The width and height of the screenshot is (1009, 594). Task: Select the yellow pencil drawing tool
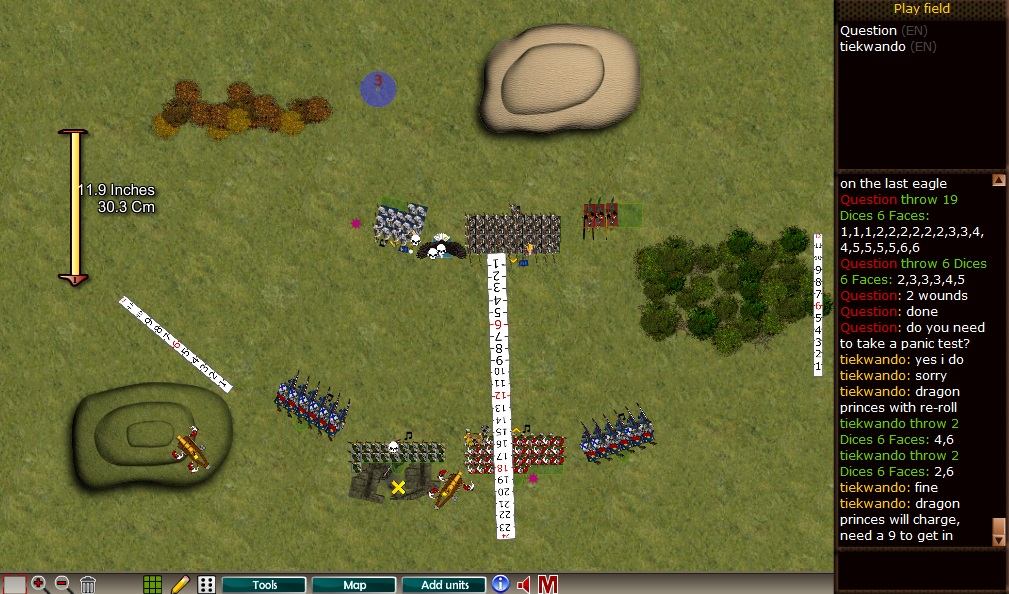coord(180,585)
